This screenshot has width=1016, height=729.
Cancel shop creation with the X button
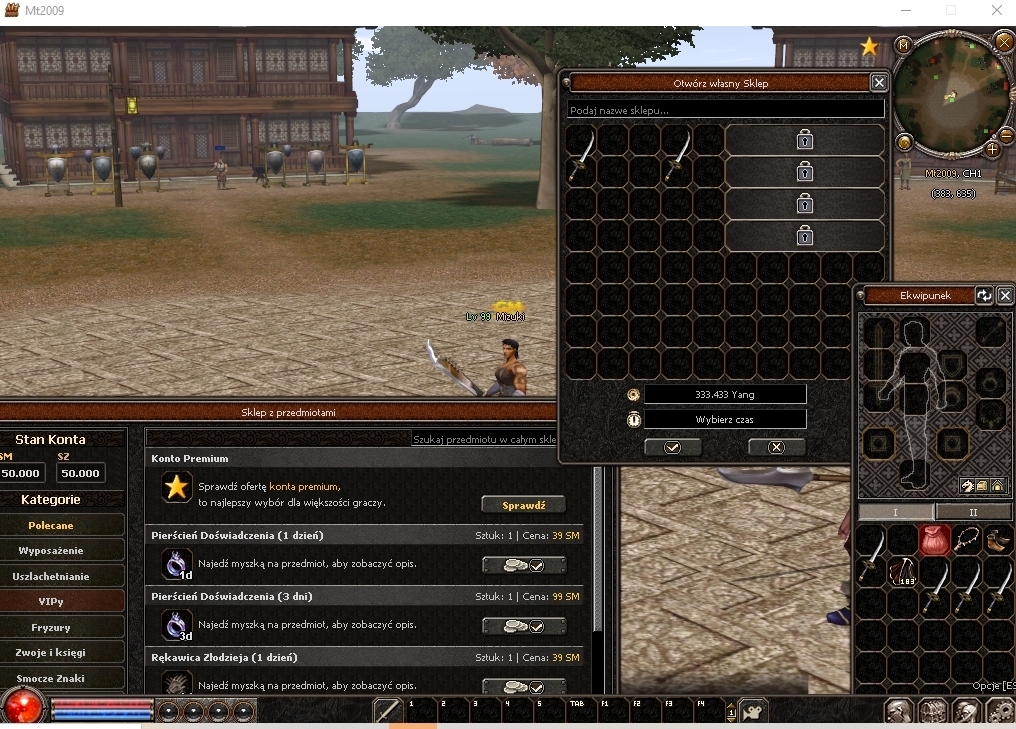coord(776,447)
